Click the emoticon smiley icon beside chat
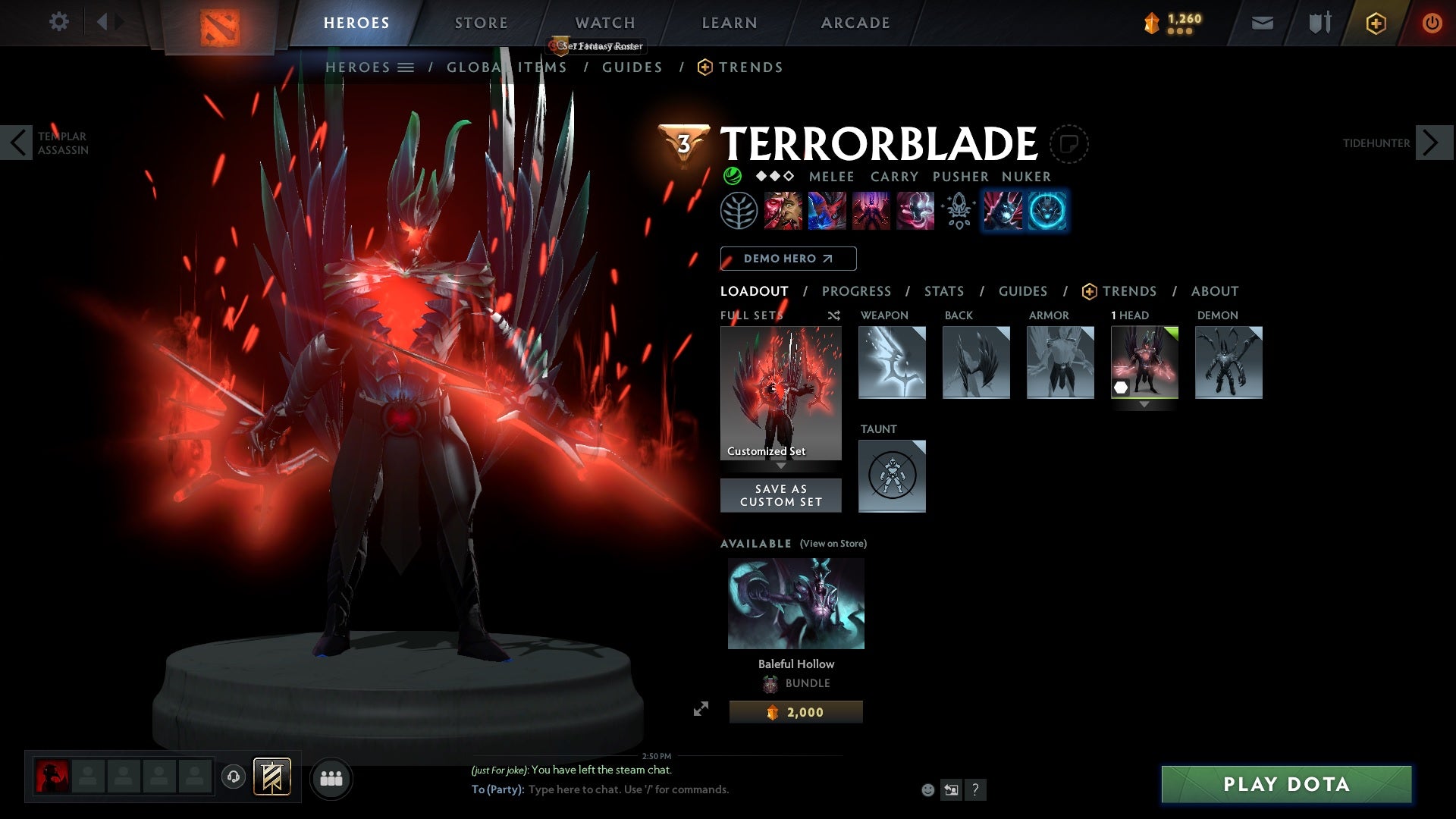This screenshot has width=1456, height=819. 927,789
